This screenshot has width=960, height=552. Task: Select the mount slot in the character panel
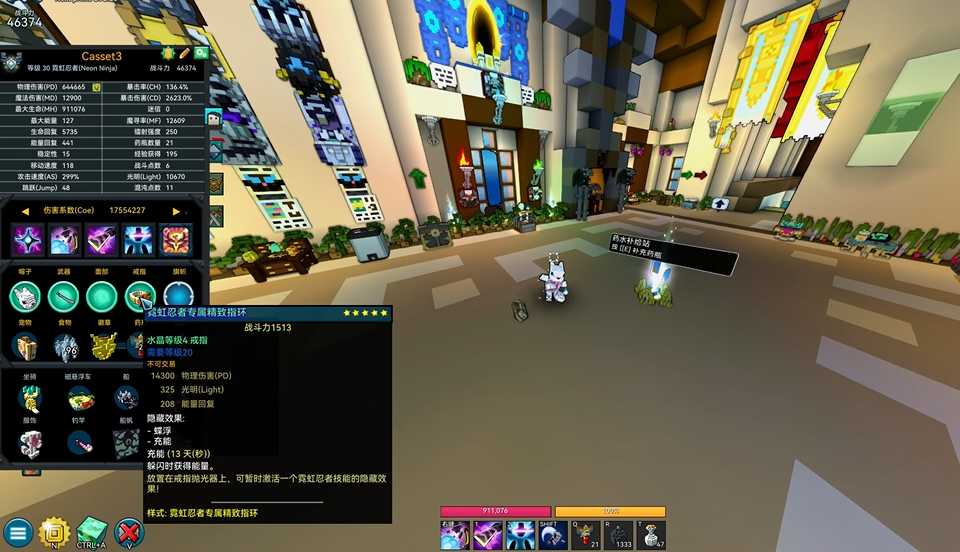[30, 398]
